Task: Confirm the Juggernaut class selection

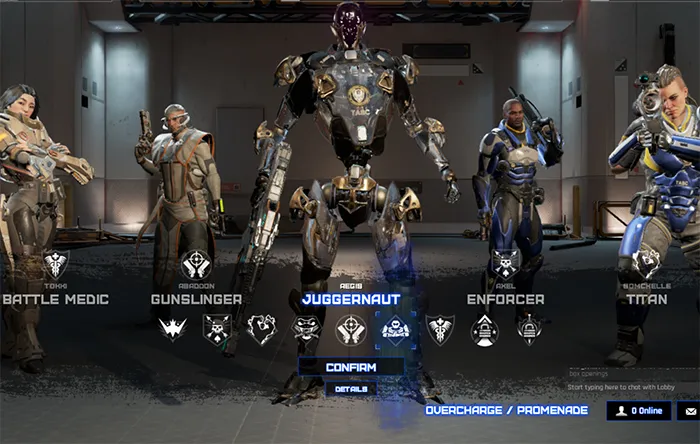Action: (351, 367)
